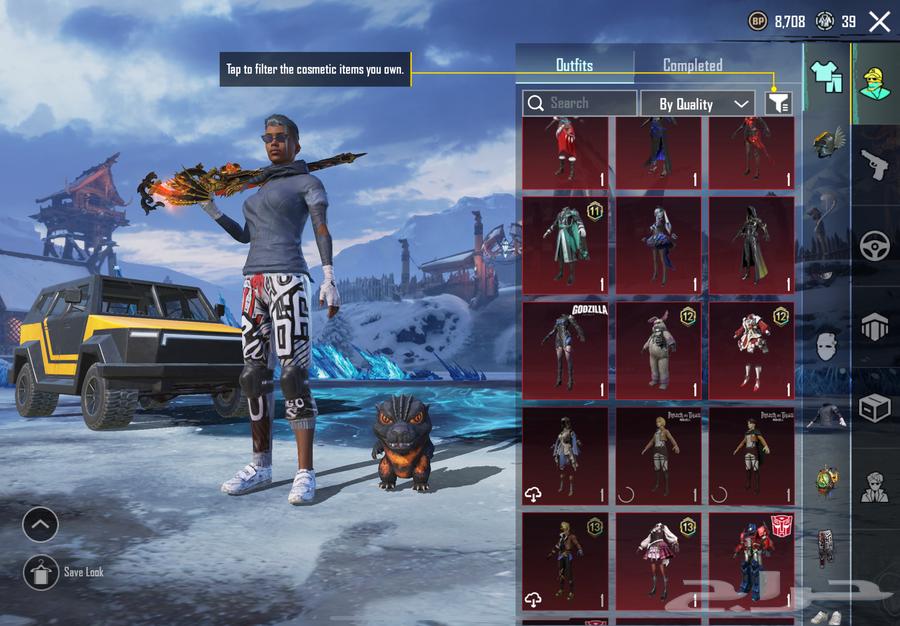This screenshot has height=626, width=900.
Task: Toggle the owned-items filter funnel
Action: click(778, 103)
